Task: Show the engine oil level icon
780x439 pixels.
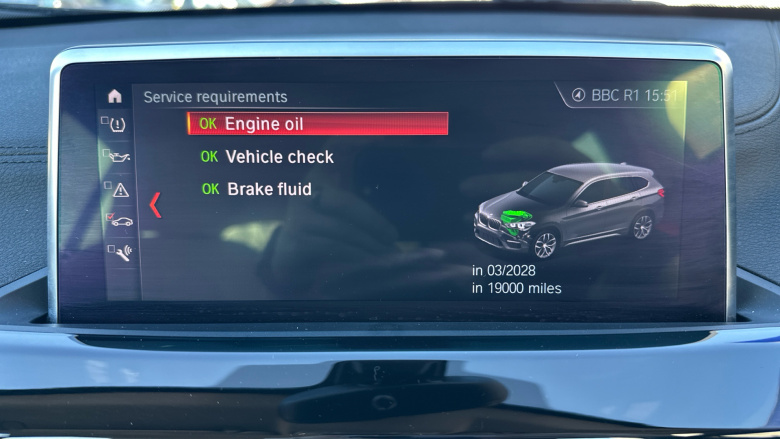Action: click(x=120, y=157)
